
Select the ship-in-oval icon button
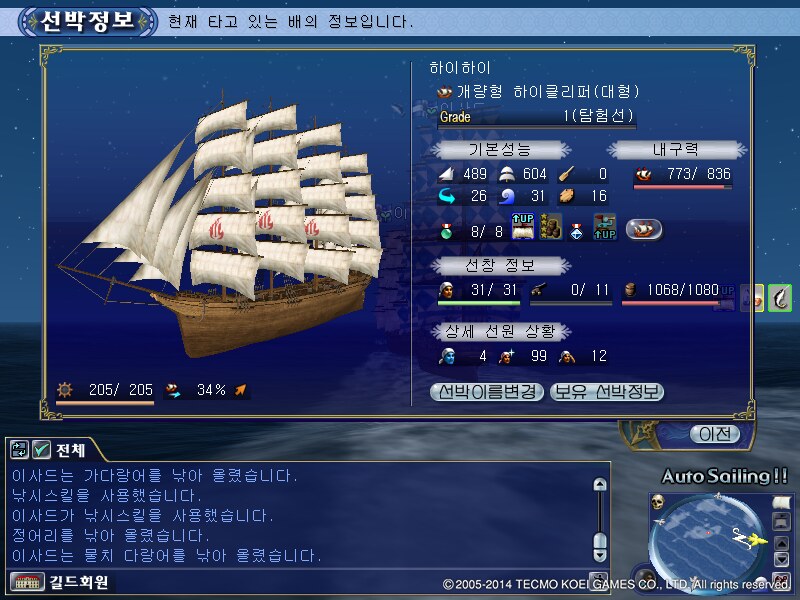coord(644,229)
